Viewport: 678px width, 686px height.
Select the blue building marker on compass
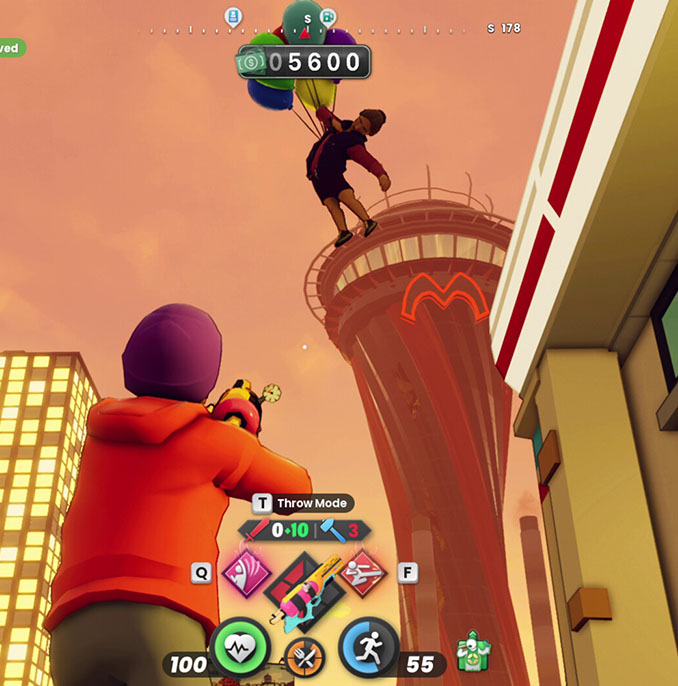click(233, 16)
